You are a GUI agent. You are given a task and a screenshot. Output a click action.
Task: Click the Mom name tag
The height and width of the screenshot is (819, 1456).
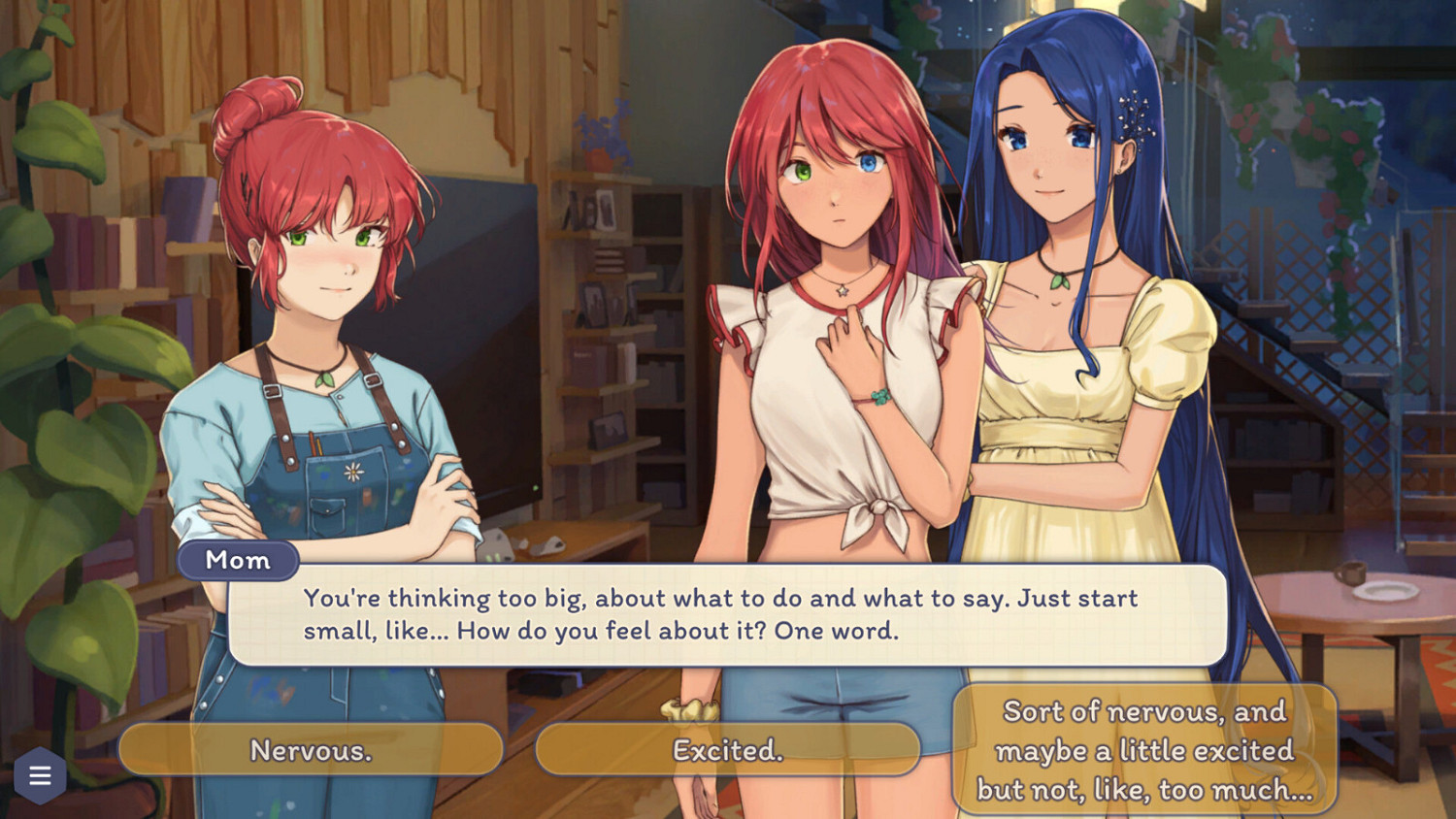[x=237, y=560]
